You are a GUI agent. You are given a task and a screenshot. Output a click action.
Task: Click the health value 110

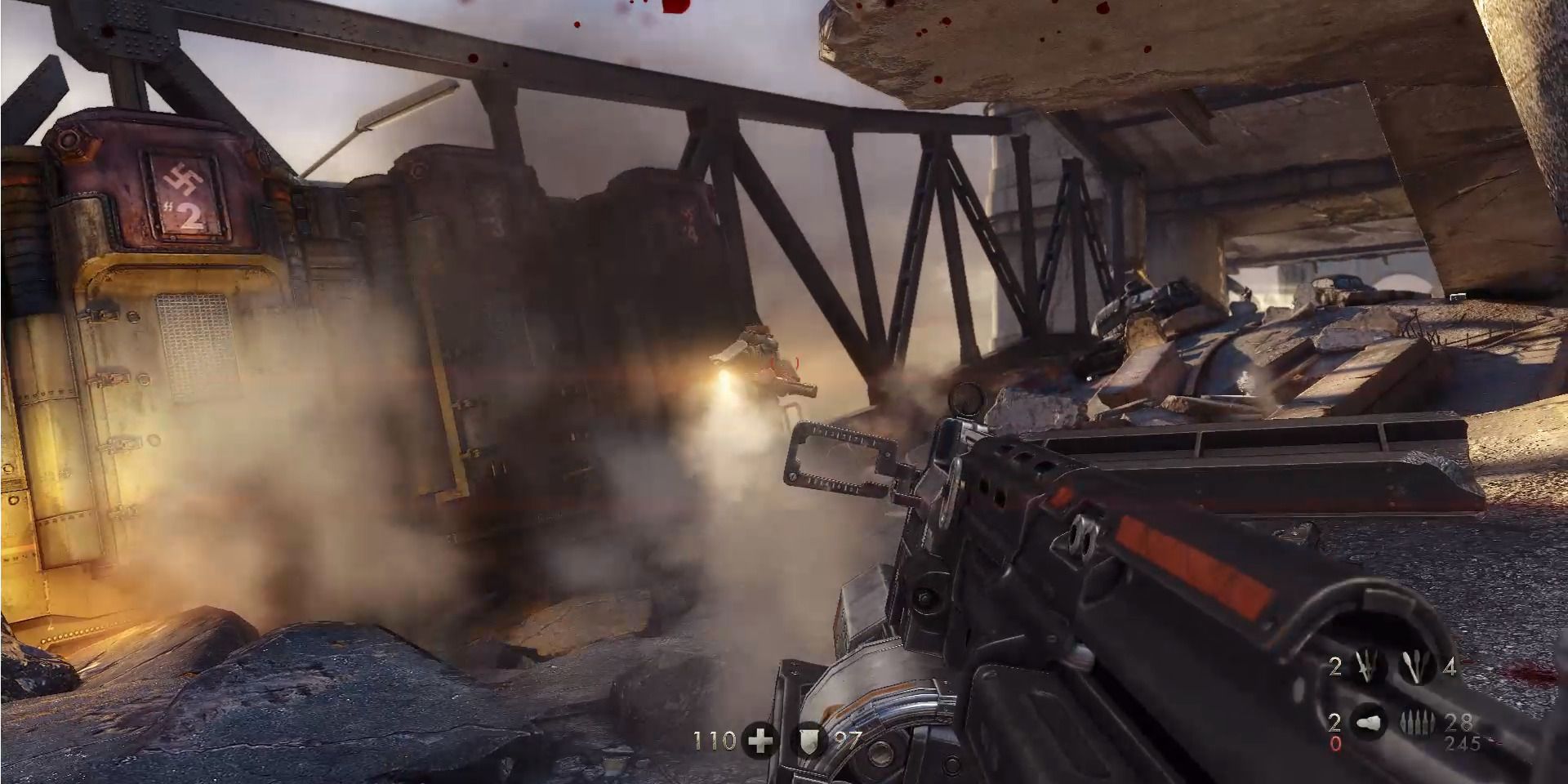coord(715,741)
